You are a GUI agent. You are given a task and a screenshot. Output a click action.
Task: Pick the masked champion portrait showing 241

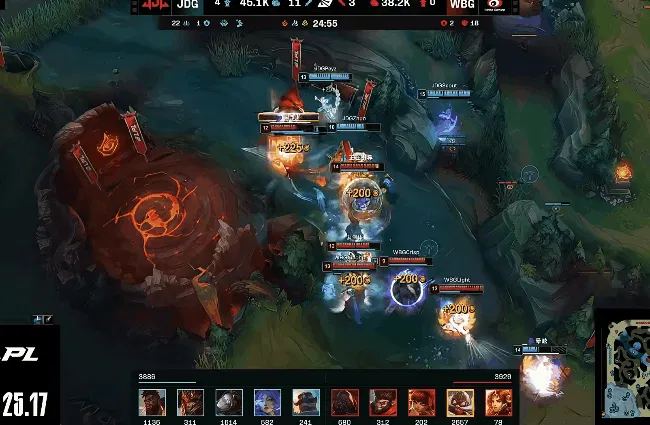304,402
